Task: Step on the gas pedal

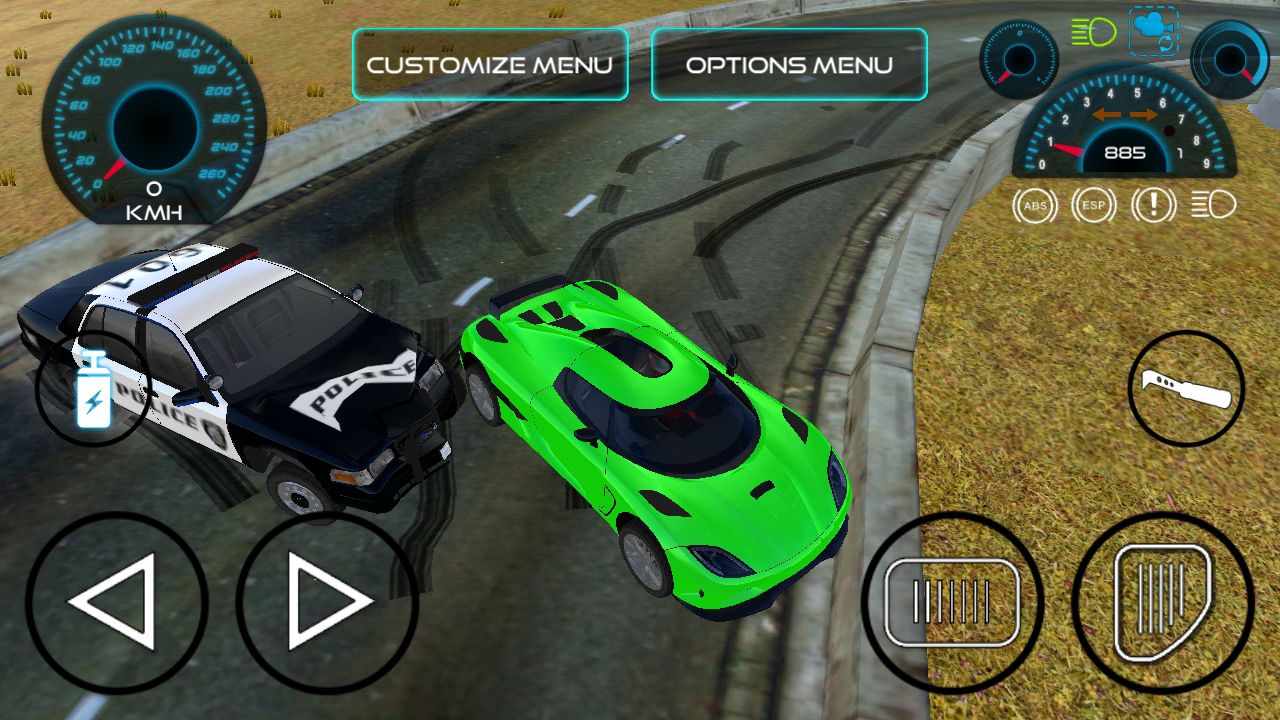Action: [x=1162, y=602]
